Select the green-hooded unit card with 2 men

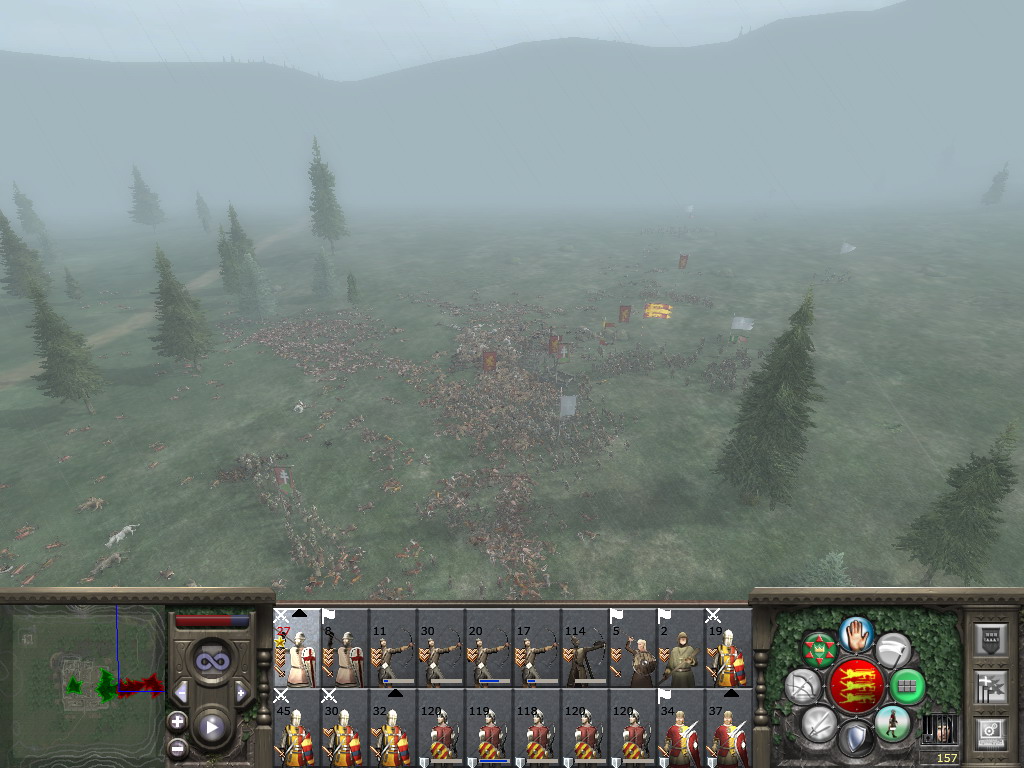pyautogui.click(x=681, y=648)
